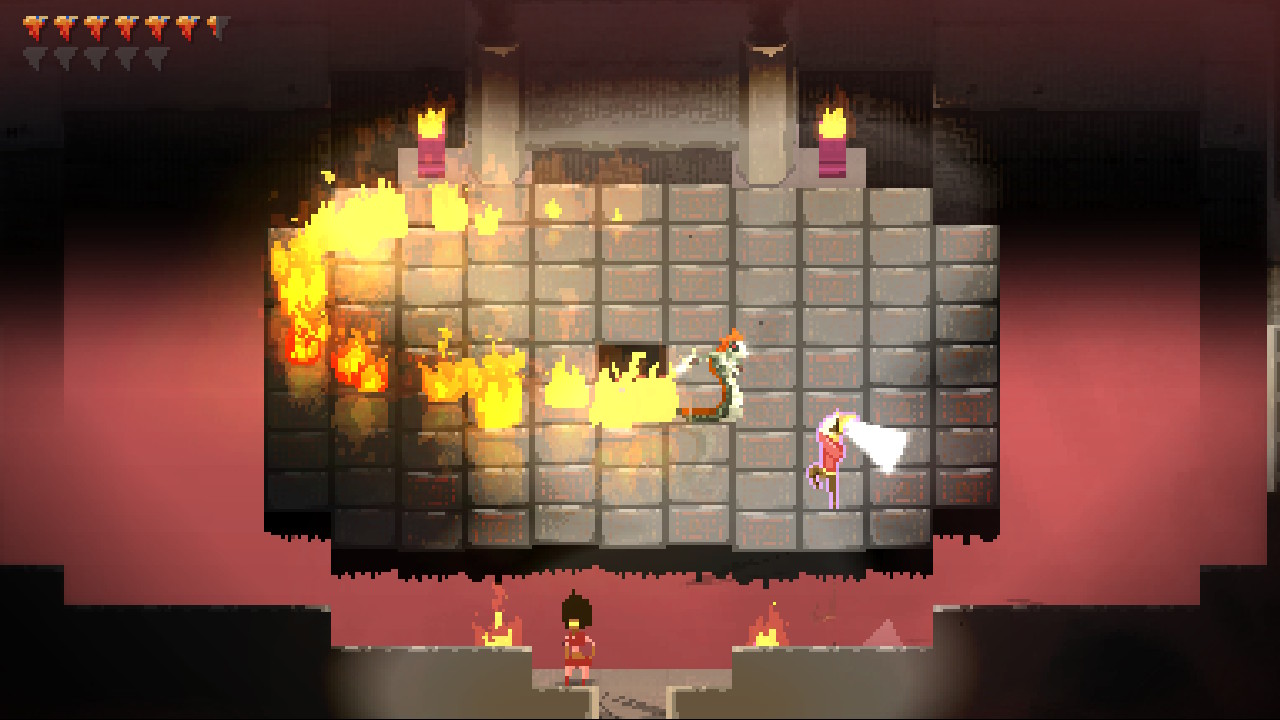Screen dimensions: 1280x720
Task: Click the pink pedestal under the right torch
Action: pos(833,158)
